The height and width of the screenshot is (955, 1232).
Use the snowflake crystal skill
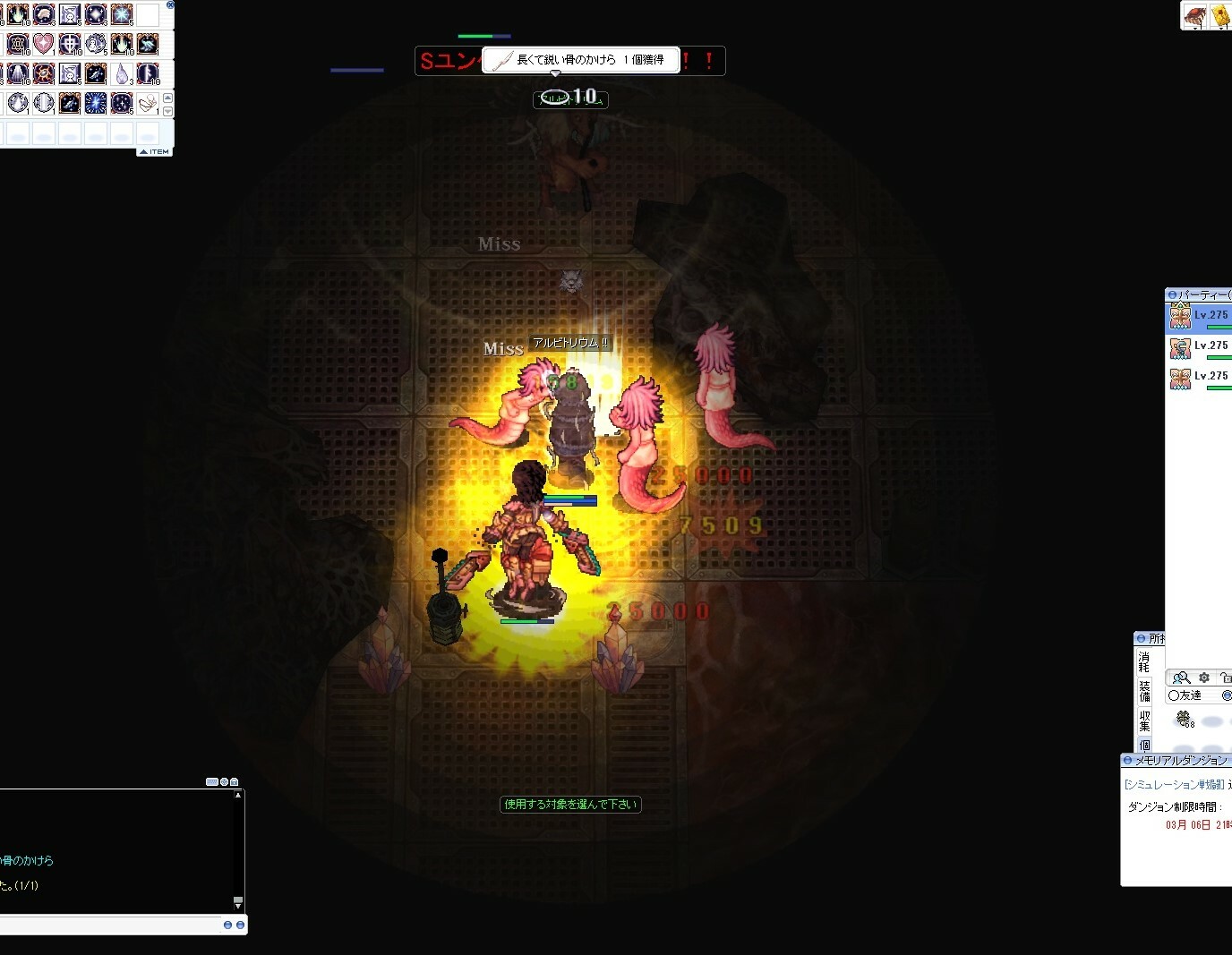(122, 14)
